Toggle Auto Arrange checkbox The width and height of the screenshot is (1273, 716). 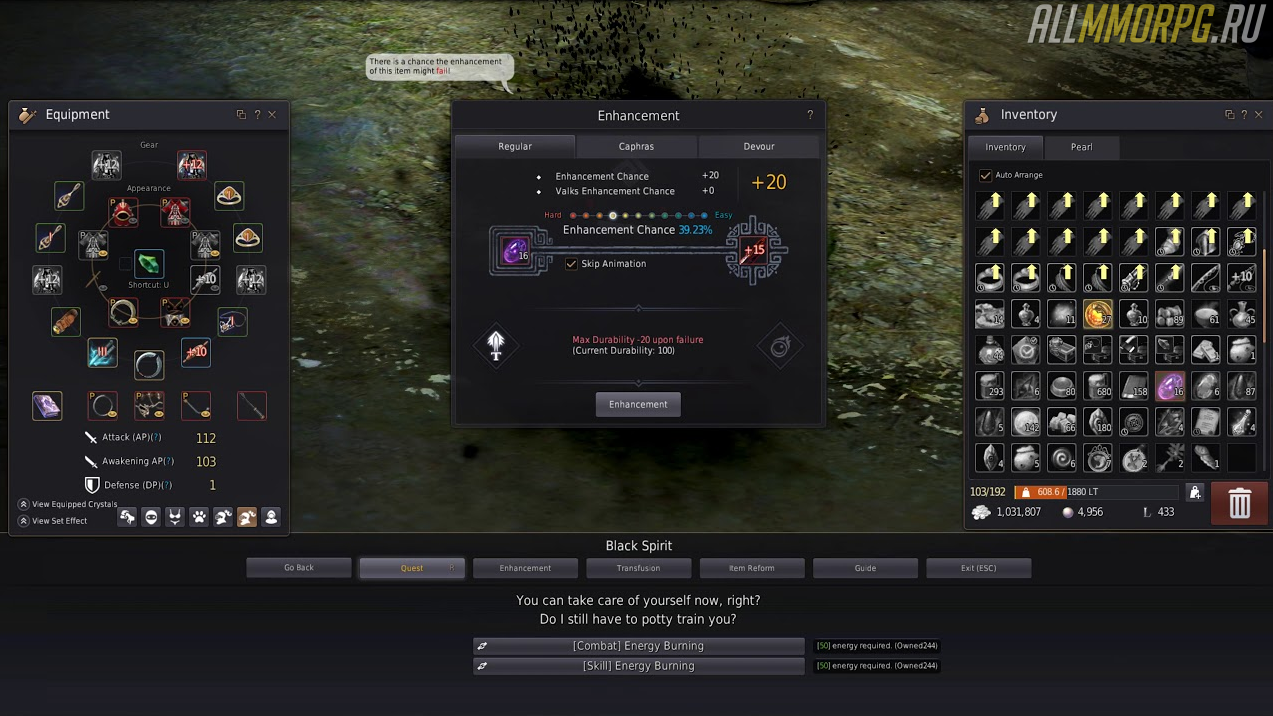tap(985, 175)
